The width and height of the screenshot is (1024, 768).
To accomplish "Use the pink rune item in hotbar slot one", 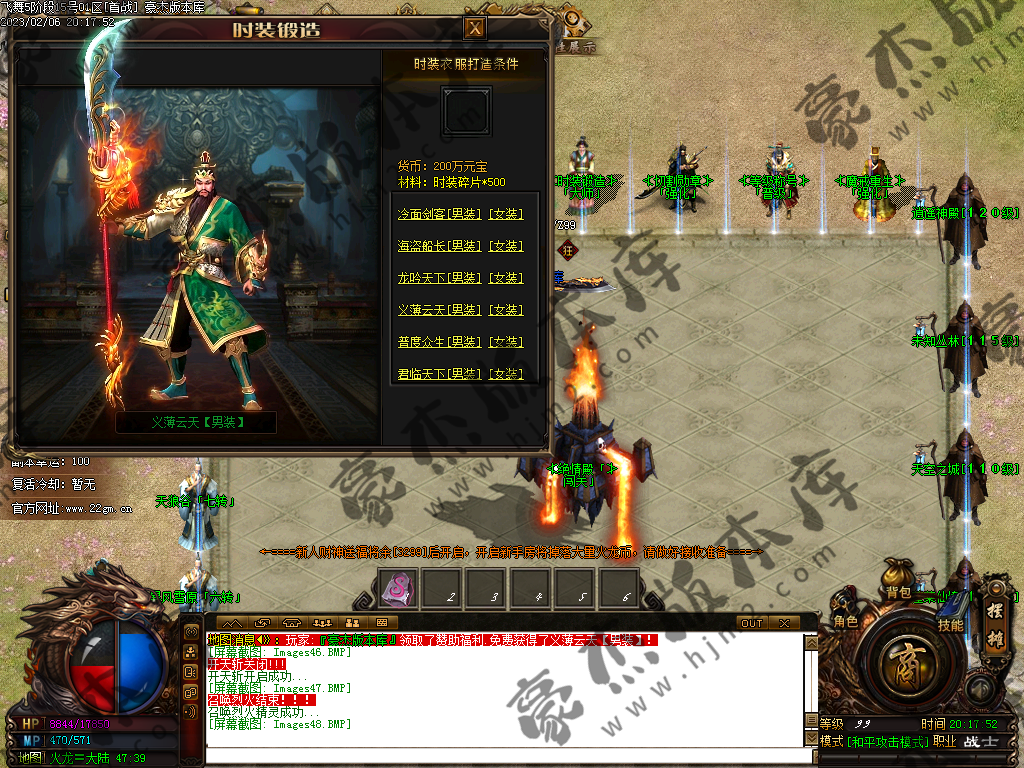I will [397, 589].
